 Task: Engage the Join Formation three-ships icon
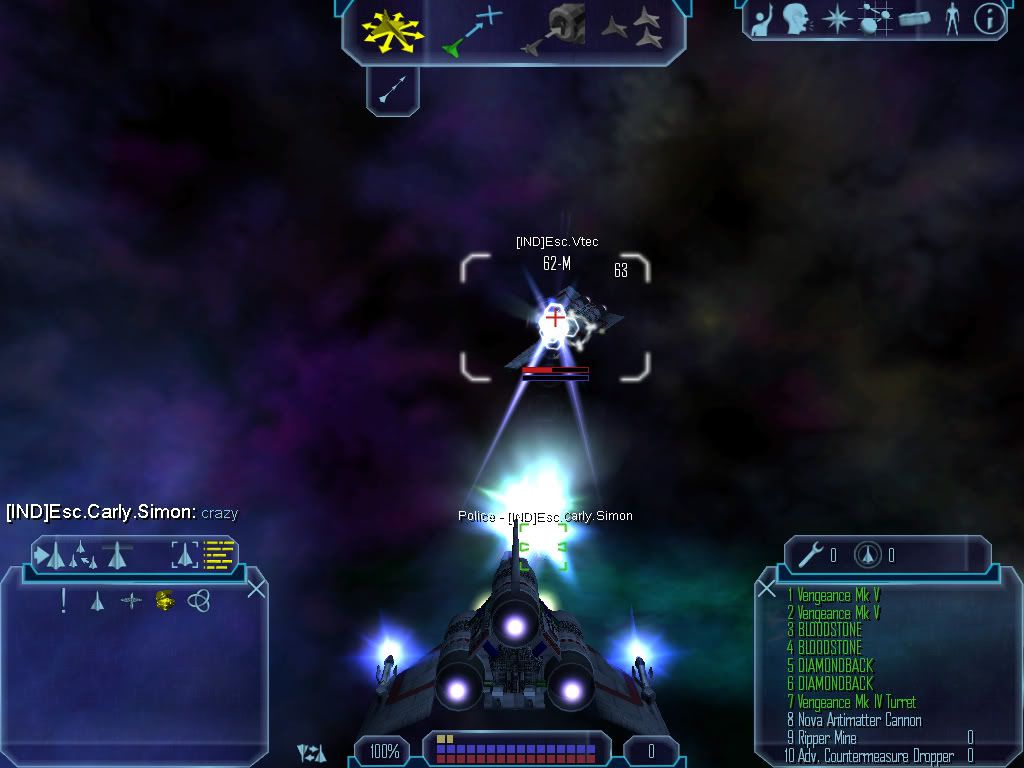click(632, 29)
